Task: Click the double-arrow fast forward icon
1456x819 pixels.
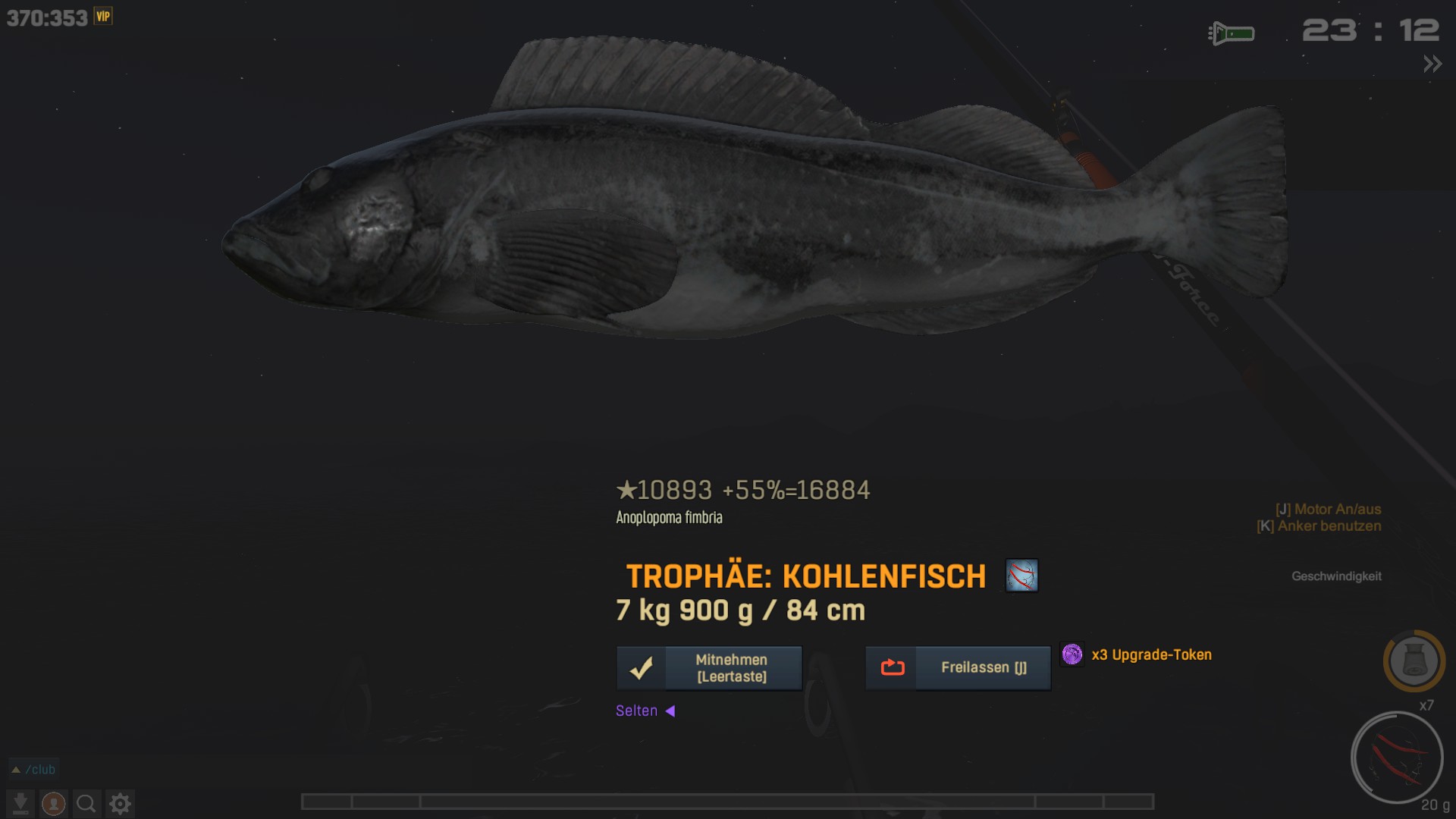Action: click(x=1432, y=64)
